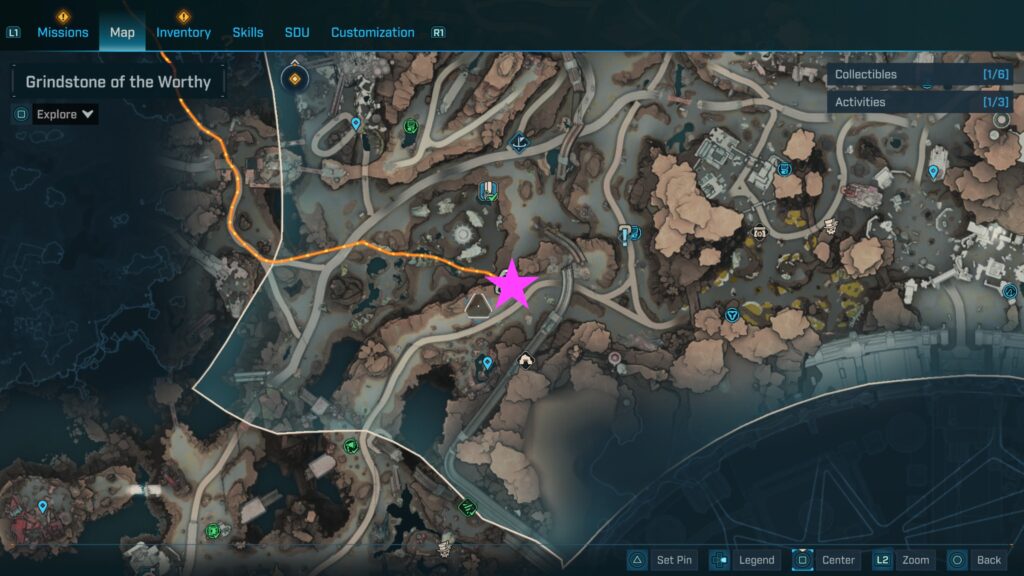This screenshot has width=1024, height=576.
Task: Go to the Skills tab
Action: [x=248, y=32]
